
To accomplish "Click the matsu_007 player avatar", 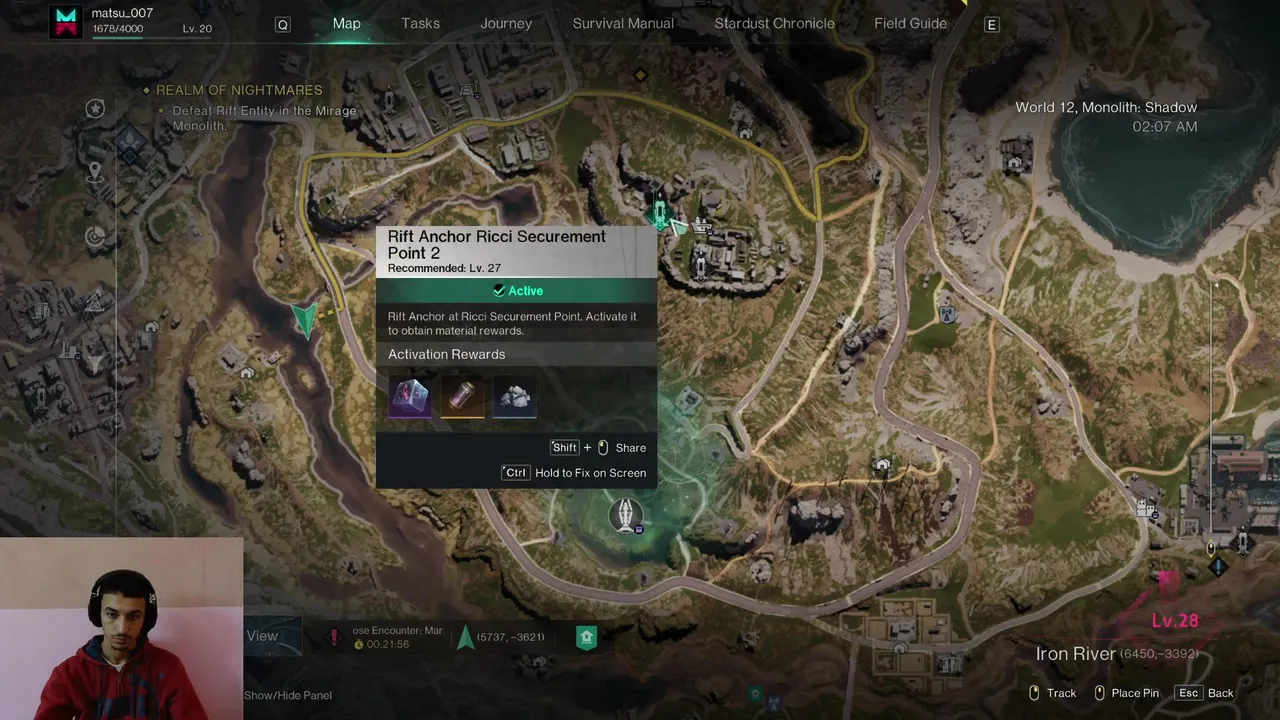I will click(68, 22).
